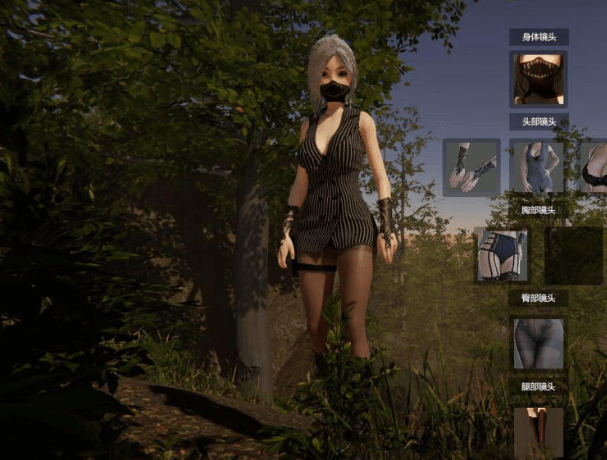Choose the lace gloves item
The height and width of the screenshot is (460, 607).
pyautogui.click(x=471, y=167)
